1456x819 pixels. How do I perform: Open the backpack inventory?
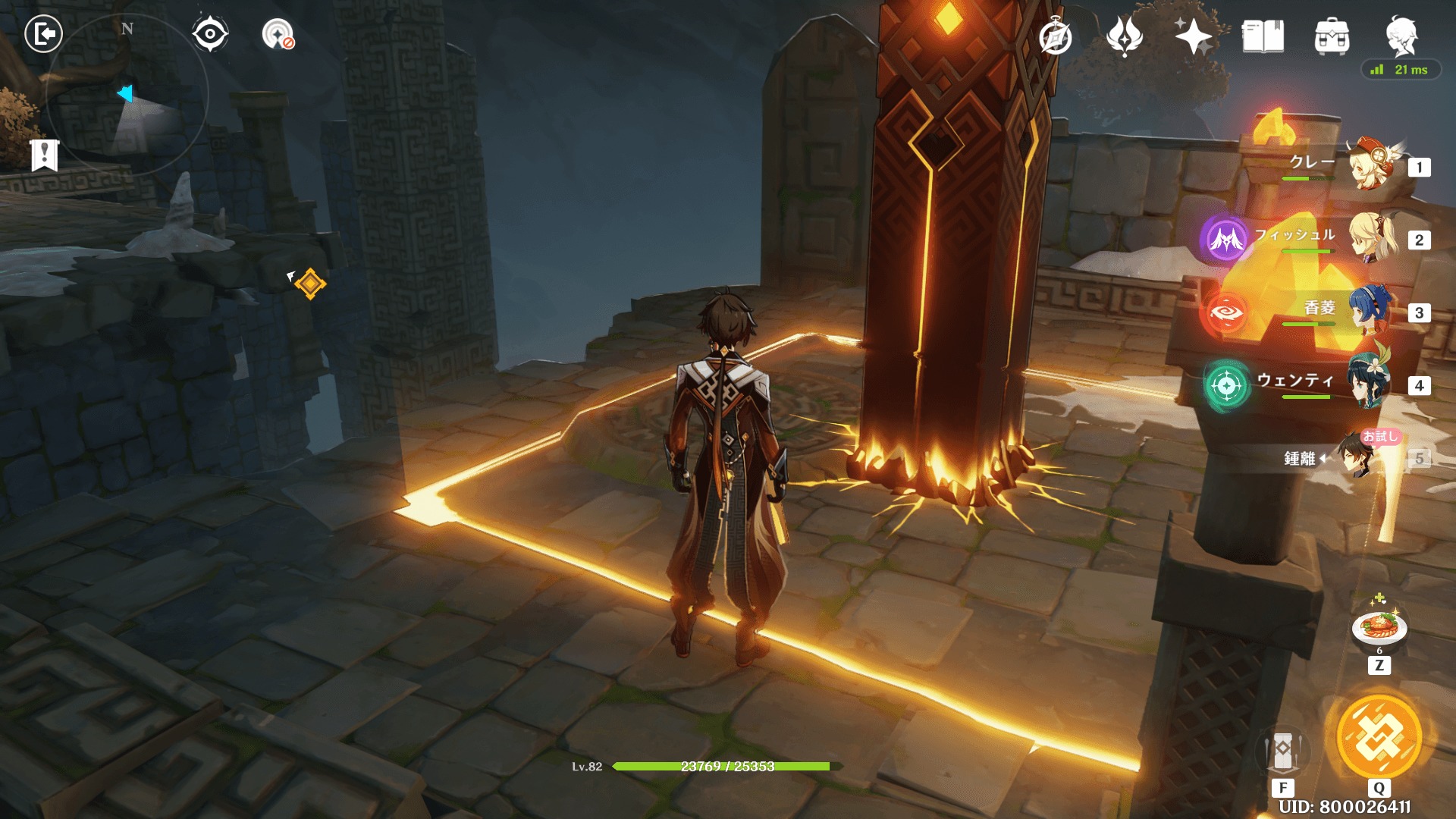coord(1332,36)
